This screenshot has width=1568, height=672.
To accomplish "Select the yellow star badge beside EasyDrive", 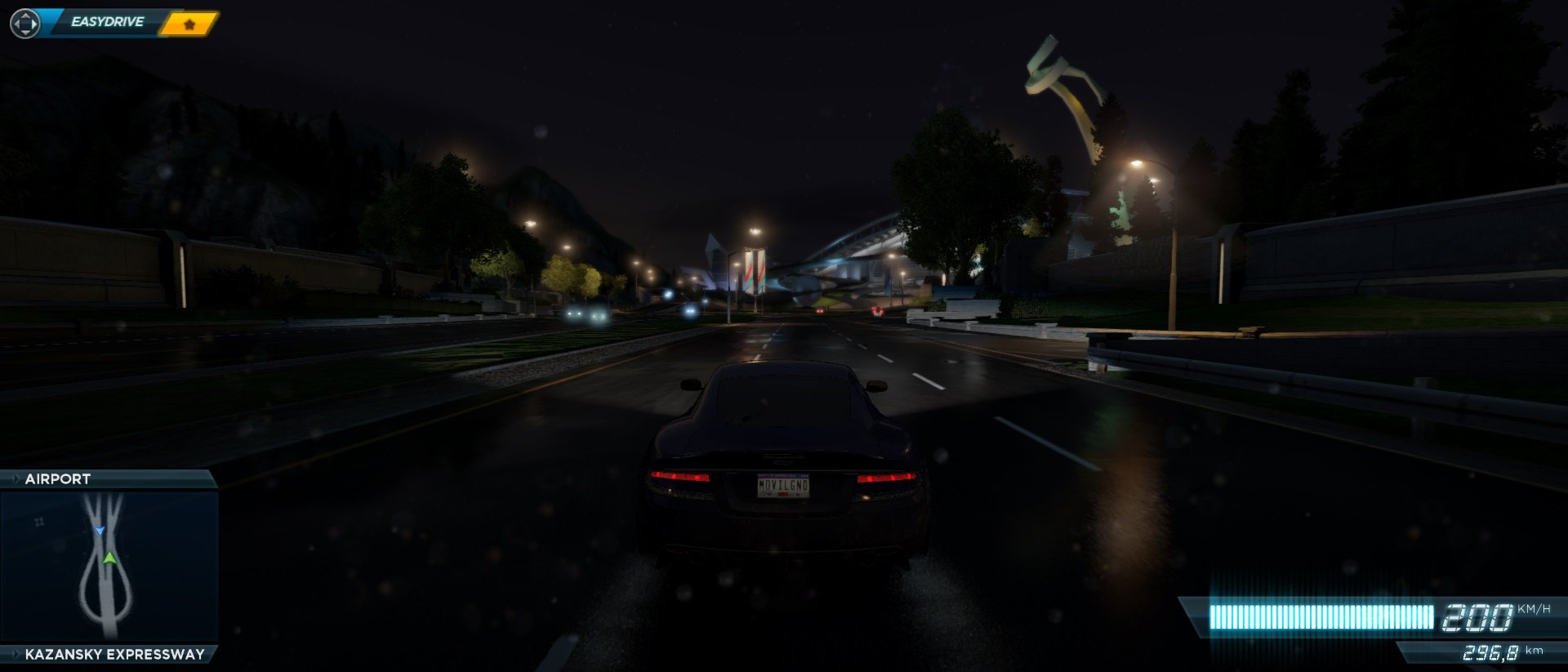I will click(188, 24).
